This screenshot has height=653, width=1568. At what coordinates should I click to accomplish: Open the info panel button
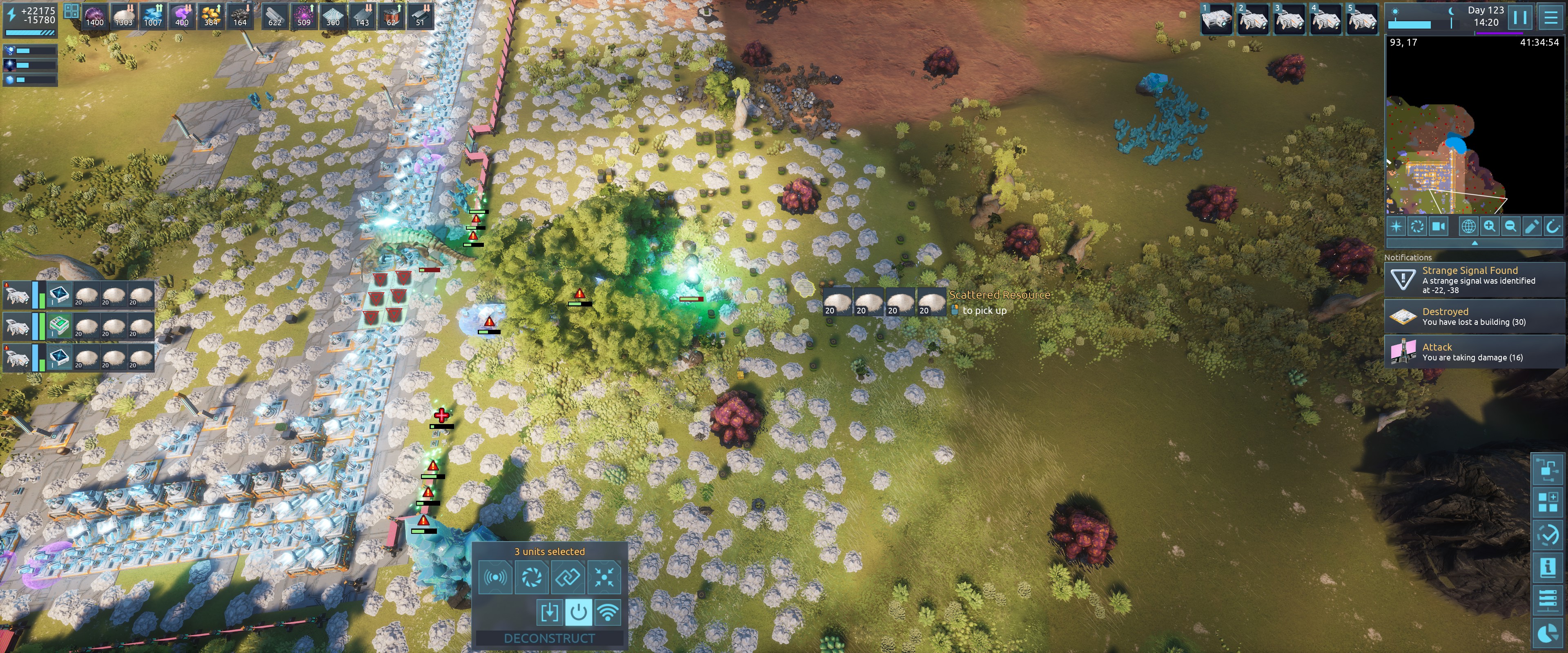(1547, 567)
